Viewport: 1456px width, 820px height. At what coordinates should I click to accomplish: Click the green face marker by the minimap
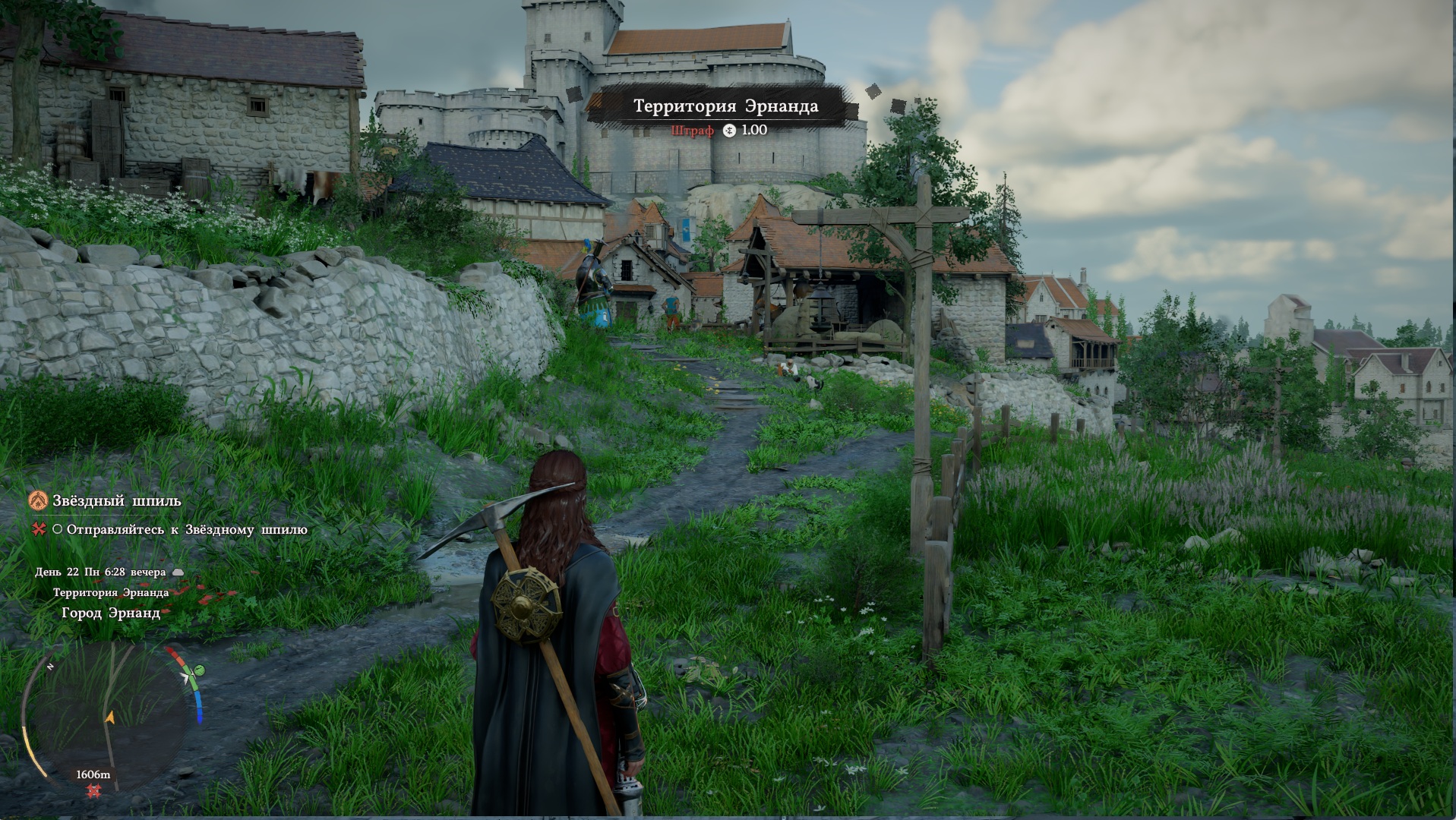point(199,670)
